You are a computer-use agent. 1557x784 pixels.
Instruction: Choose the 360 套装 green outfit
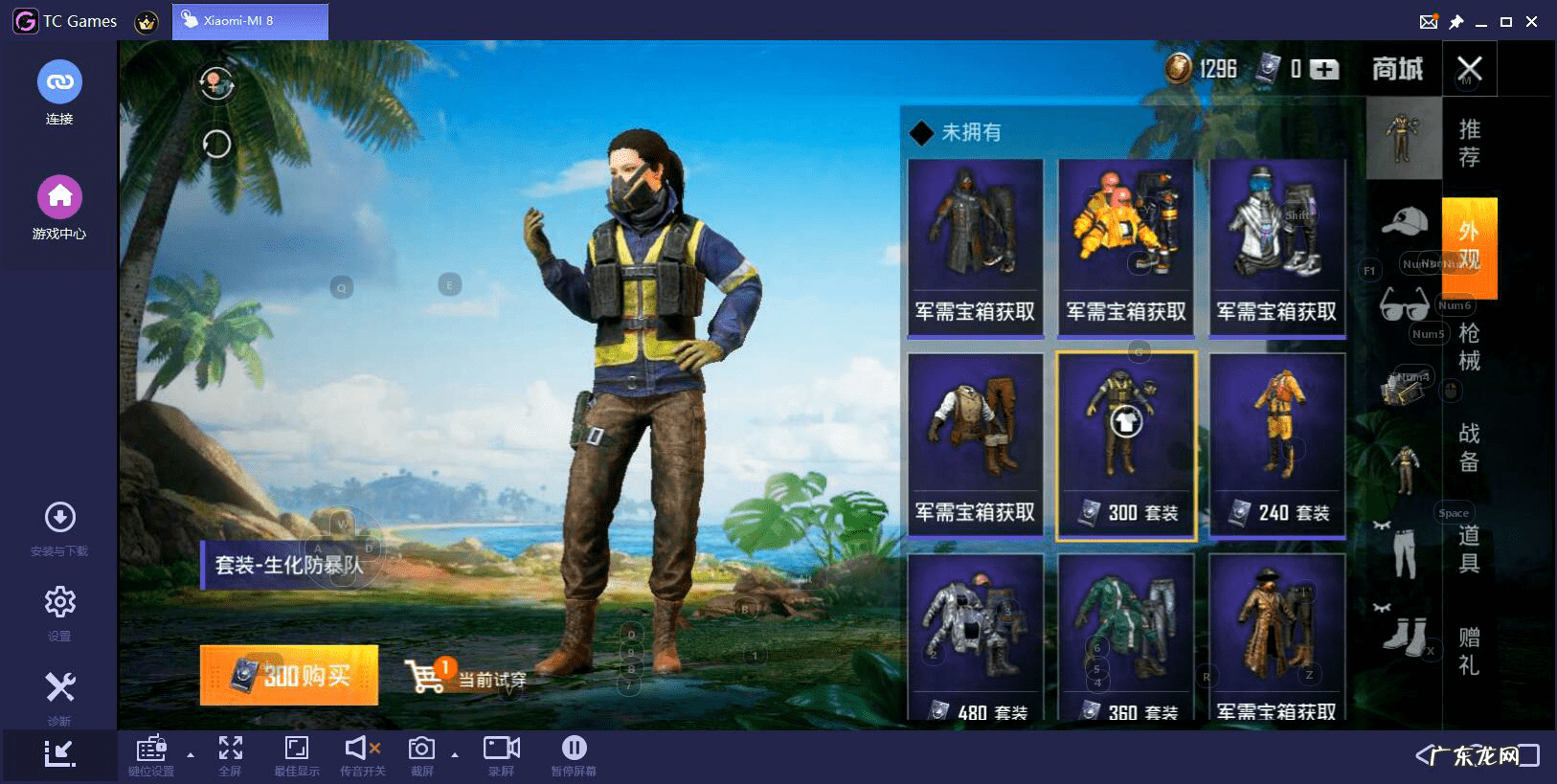click(1126, 637)
